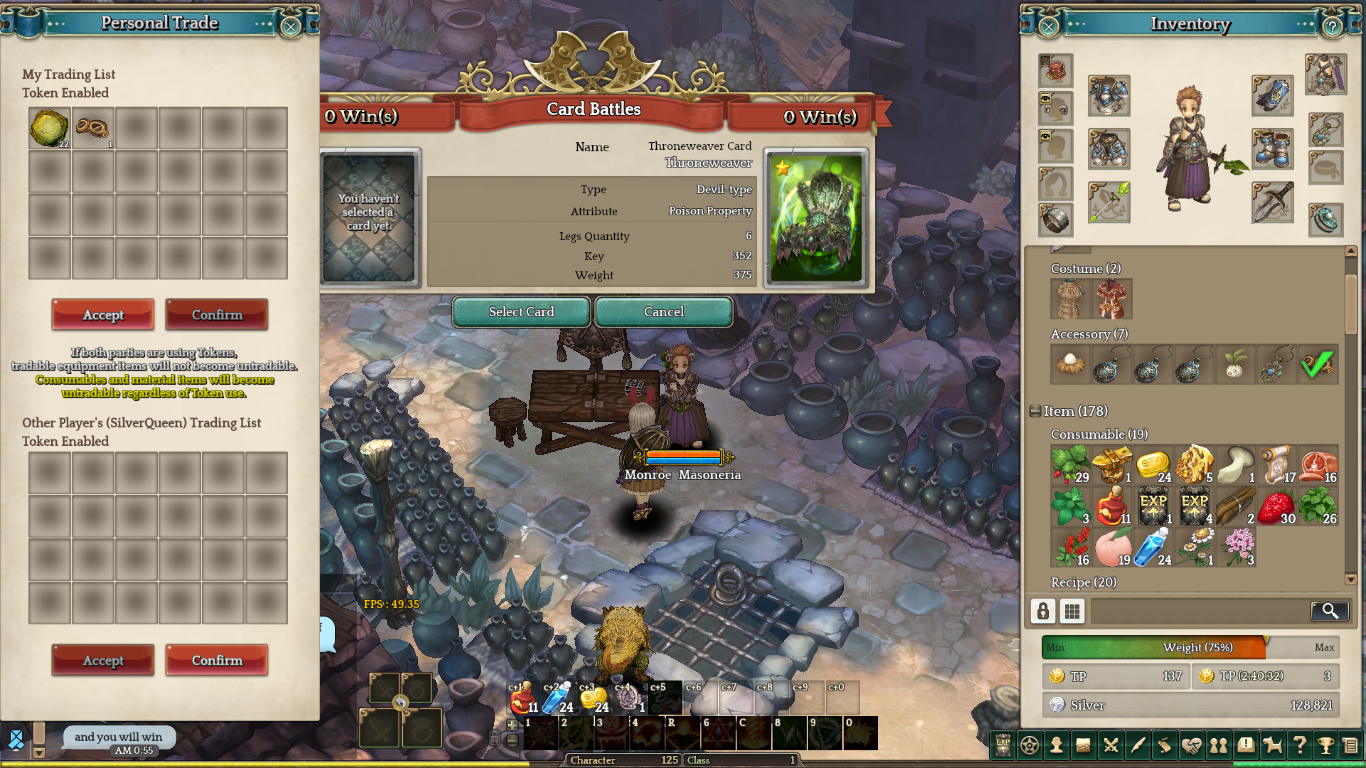Open the dog companion toolbar icon
The height and width of the screenshot is (768, 1366).
[x=1273, y=745]
